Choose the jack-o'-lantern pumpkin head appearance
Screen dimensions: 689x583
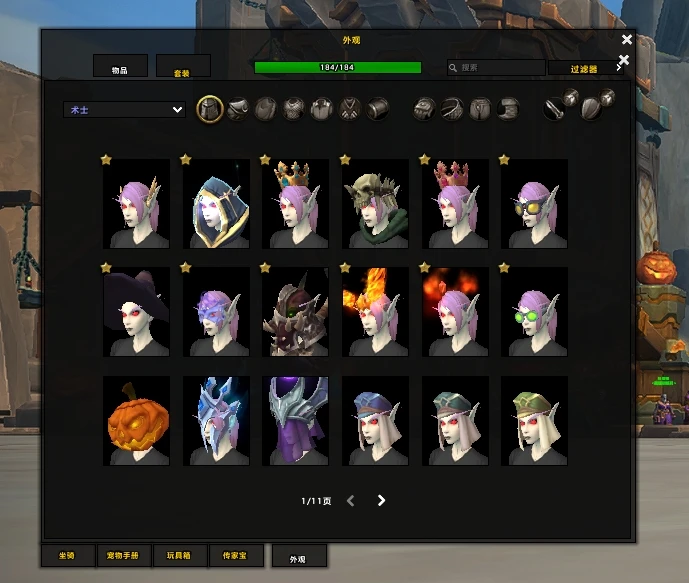click(136, 421)
